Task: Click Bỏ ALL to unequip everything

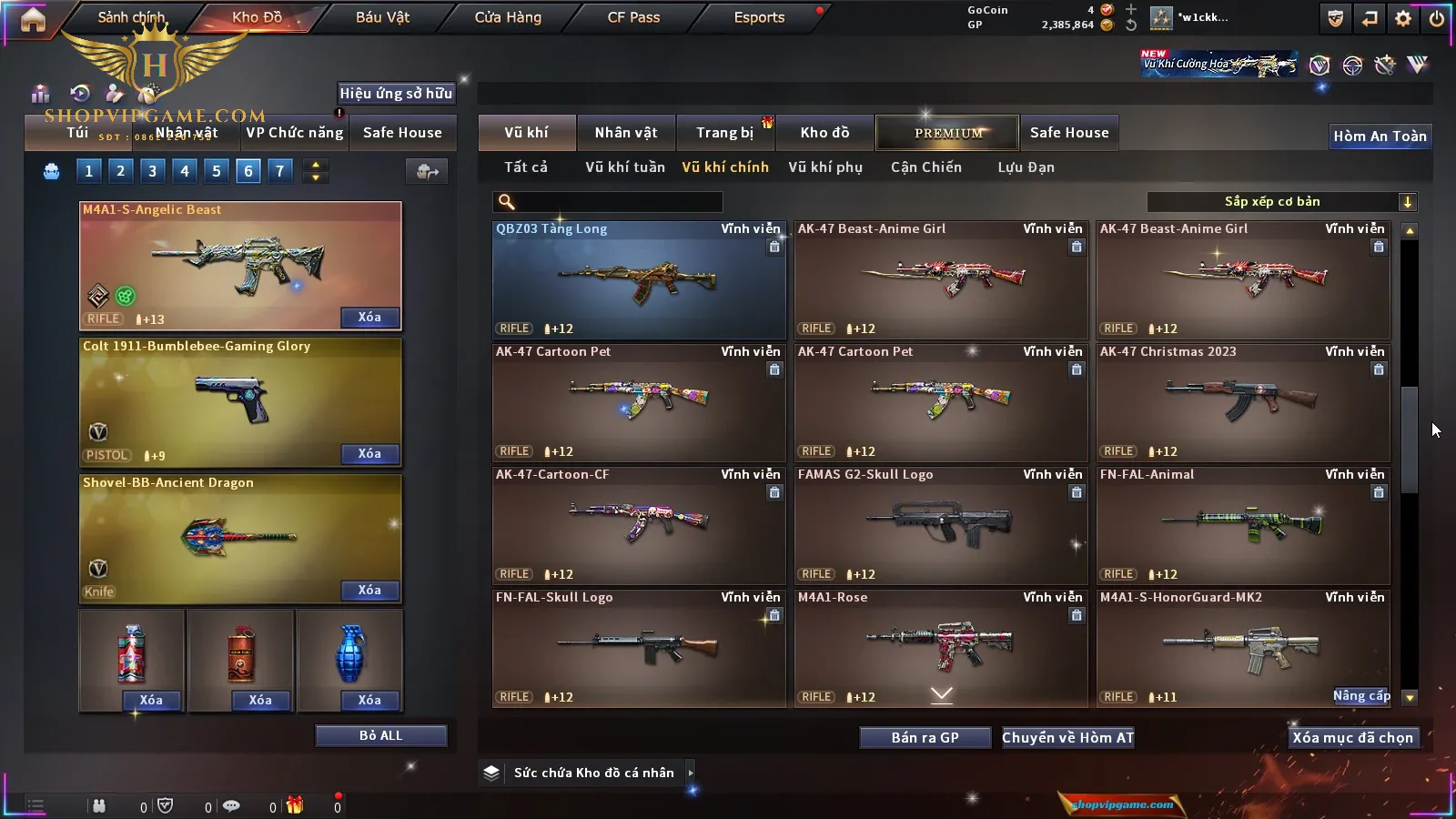Action: pos(380,735)
